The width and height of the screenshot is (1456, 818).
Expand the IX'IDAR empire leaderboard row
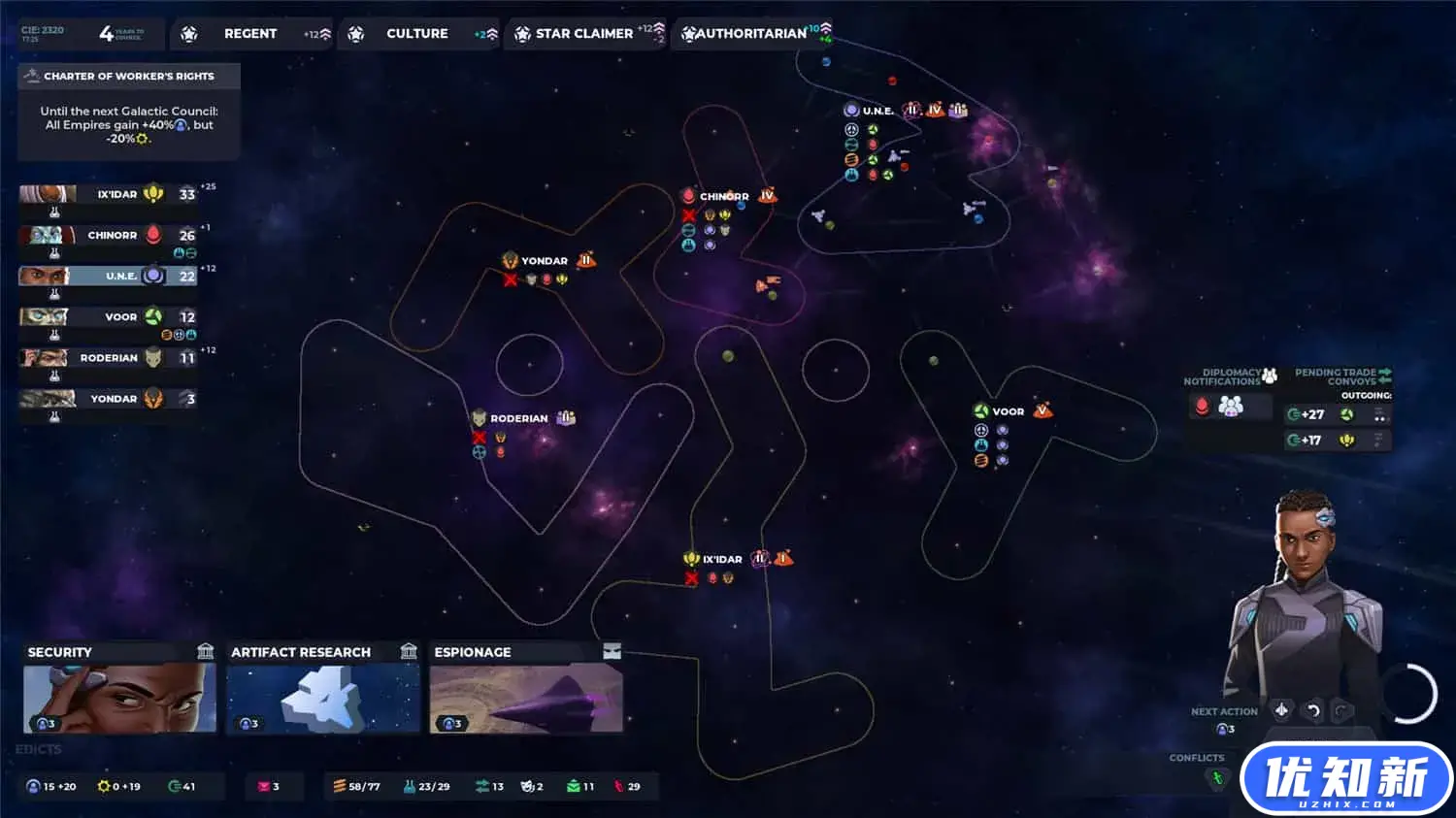(107, 193)
